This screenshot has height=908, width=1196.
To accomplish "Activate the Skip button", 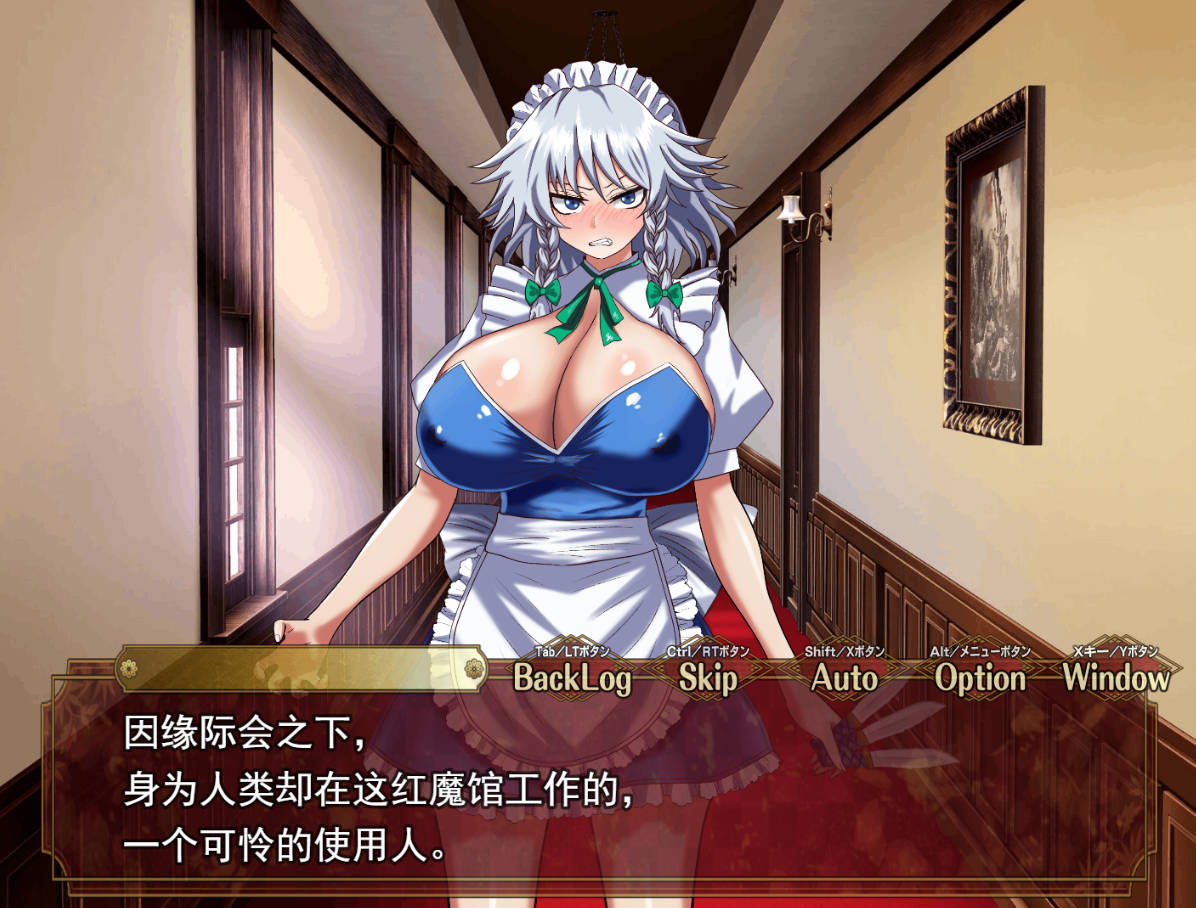I will 708,678.
